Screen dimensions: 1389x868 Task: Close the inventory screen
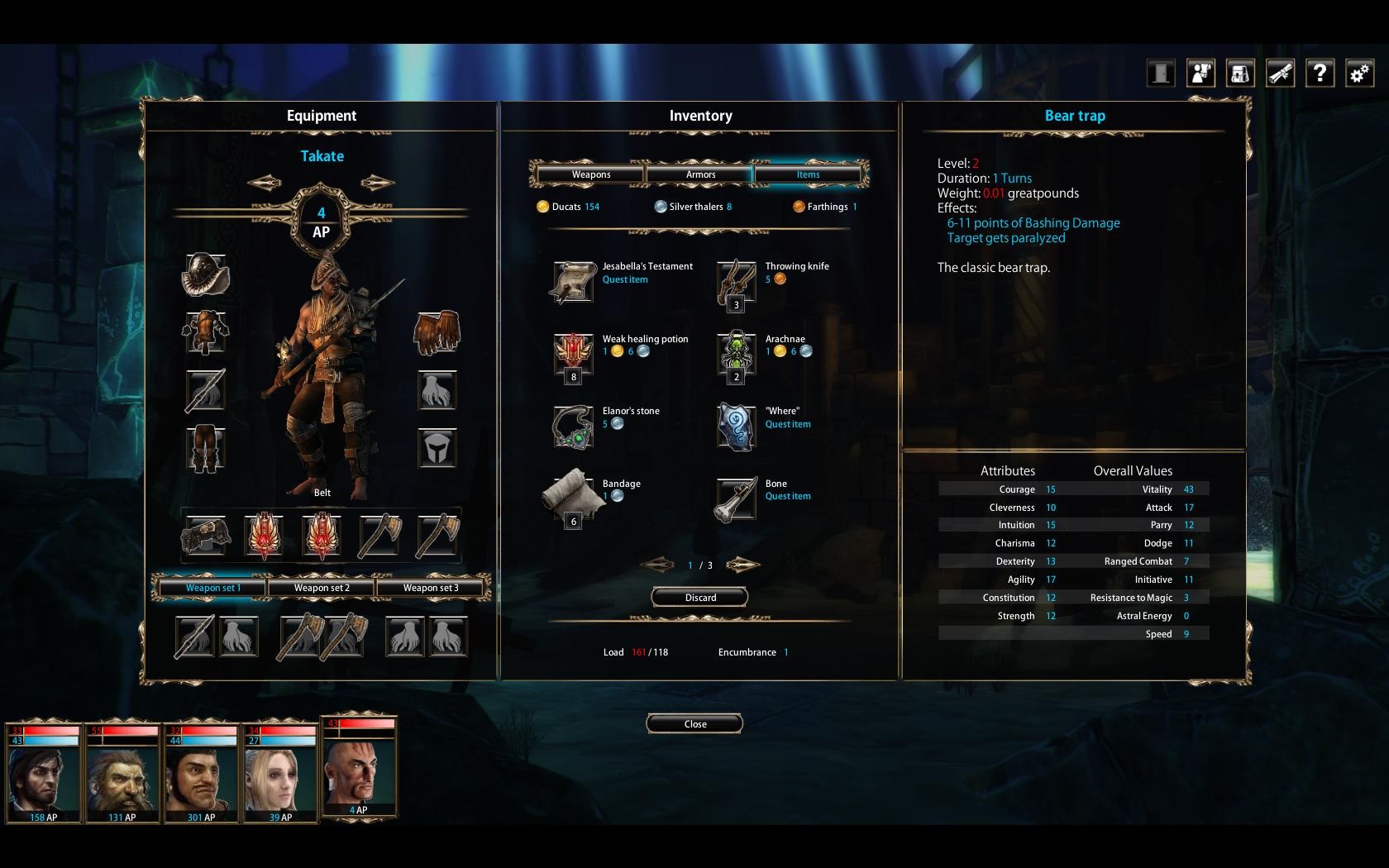click(x=694, y=724)
